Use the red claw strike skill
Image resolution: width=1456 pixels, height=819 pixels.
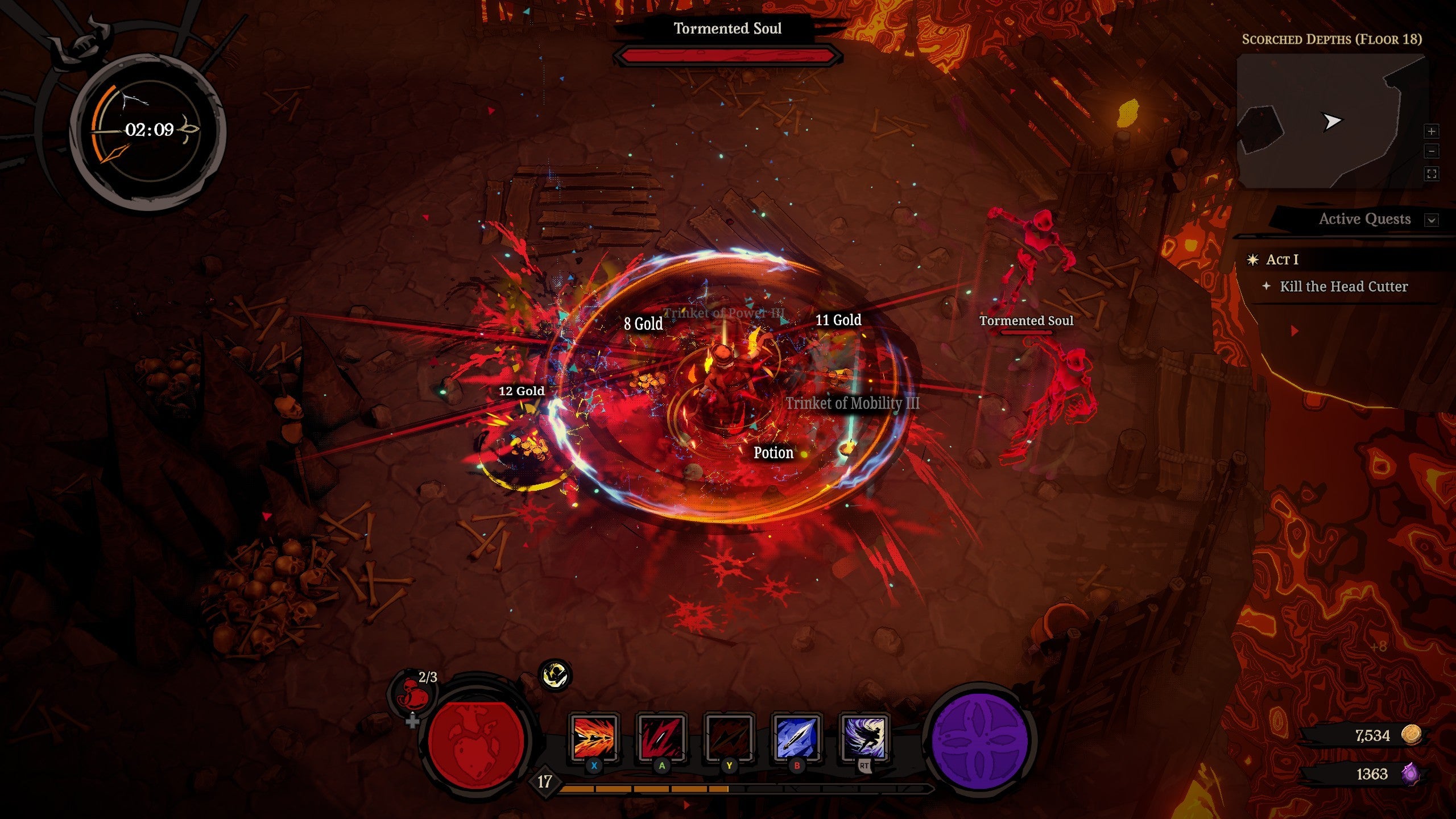click(x=661, y=738)
